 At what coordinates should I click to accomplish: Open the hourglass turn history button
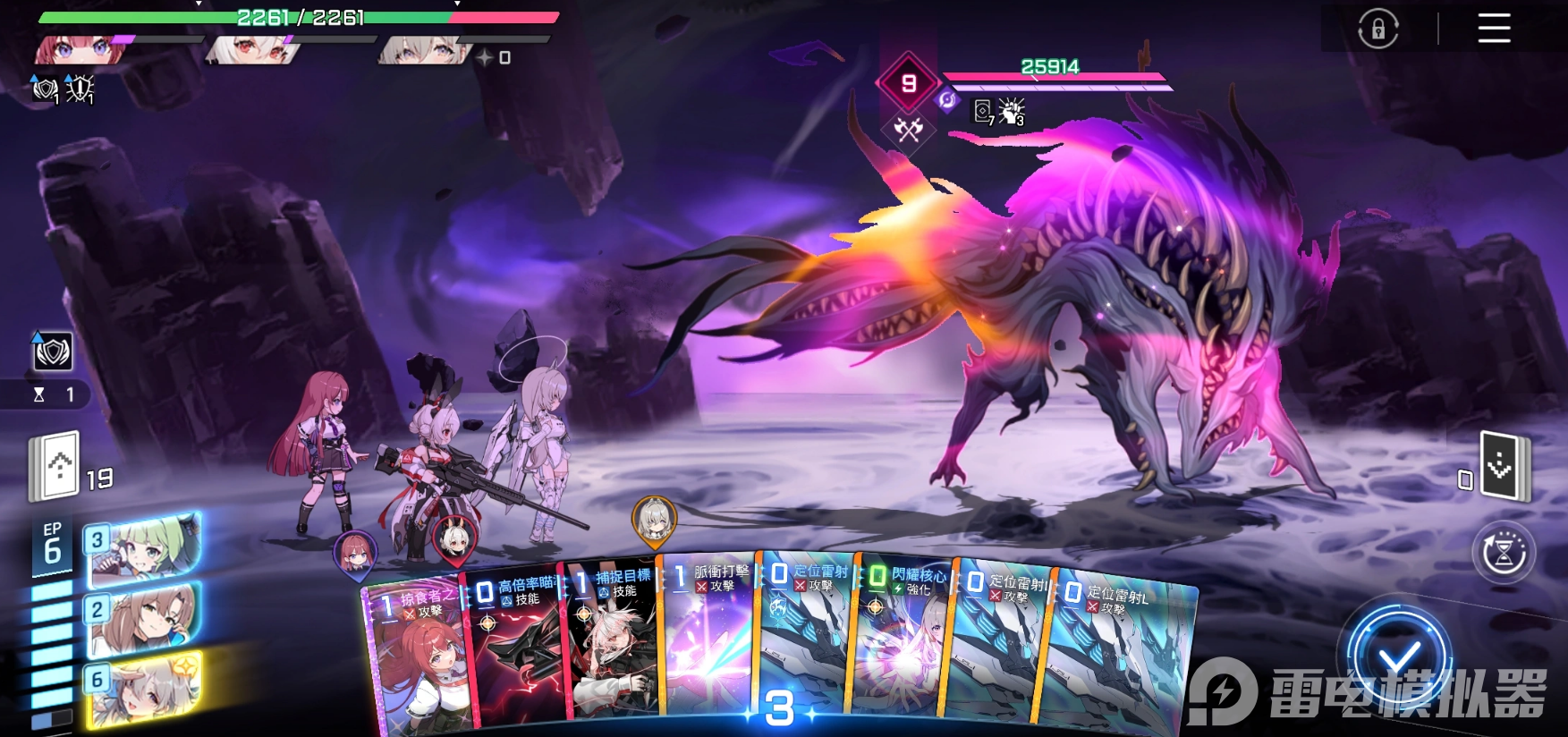[x=1504, y=553]
